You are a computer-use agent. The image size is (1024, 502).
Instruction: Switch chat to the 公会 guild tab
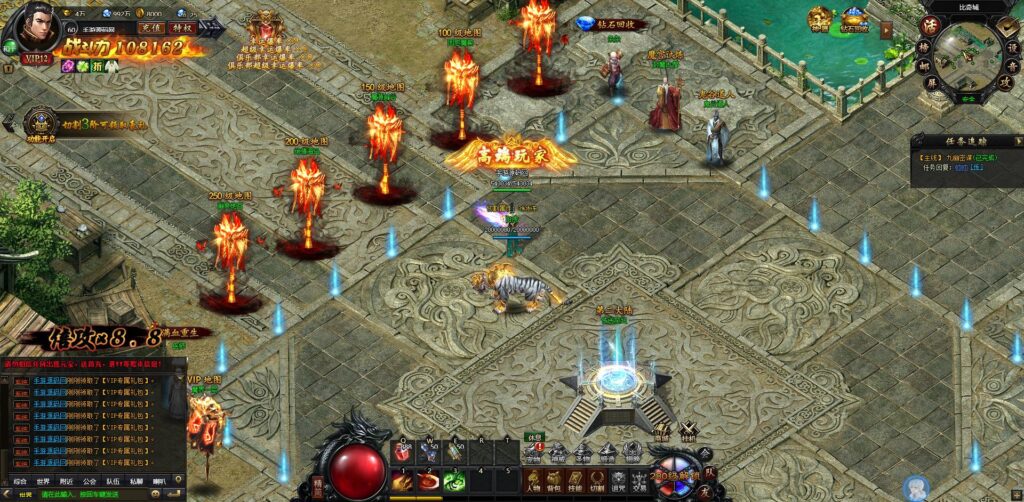click(90, 480)
